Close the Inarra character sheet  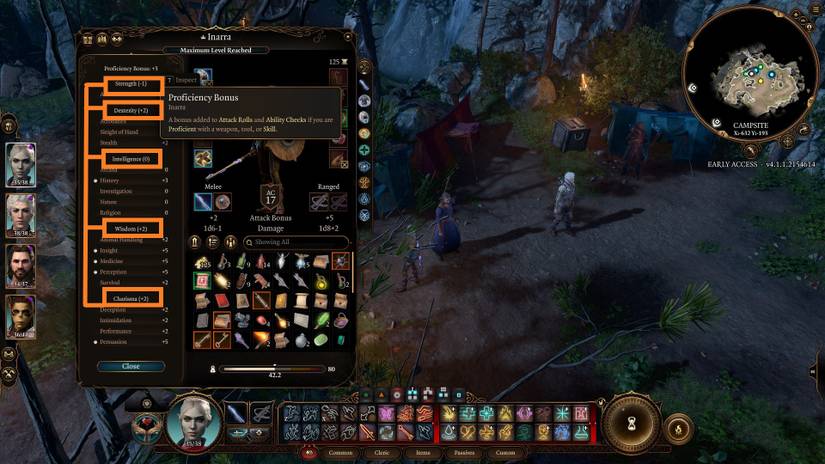[131, 366]
